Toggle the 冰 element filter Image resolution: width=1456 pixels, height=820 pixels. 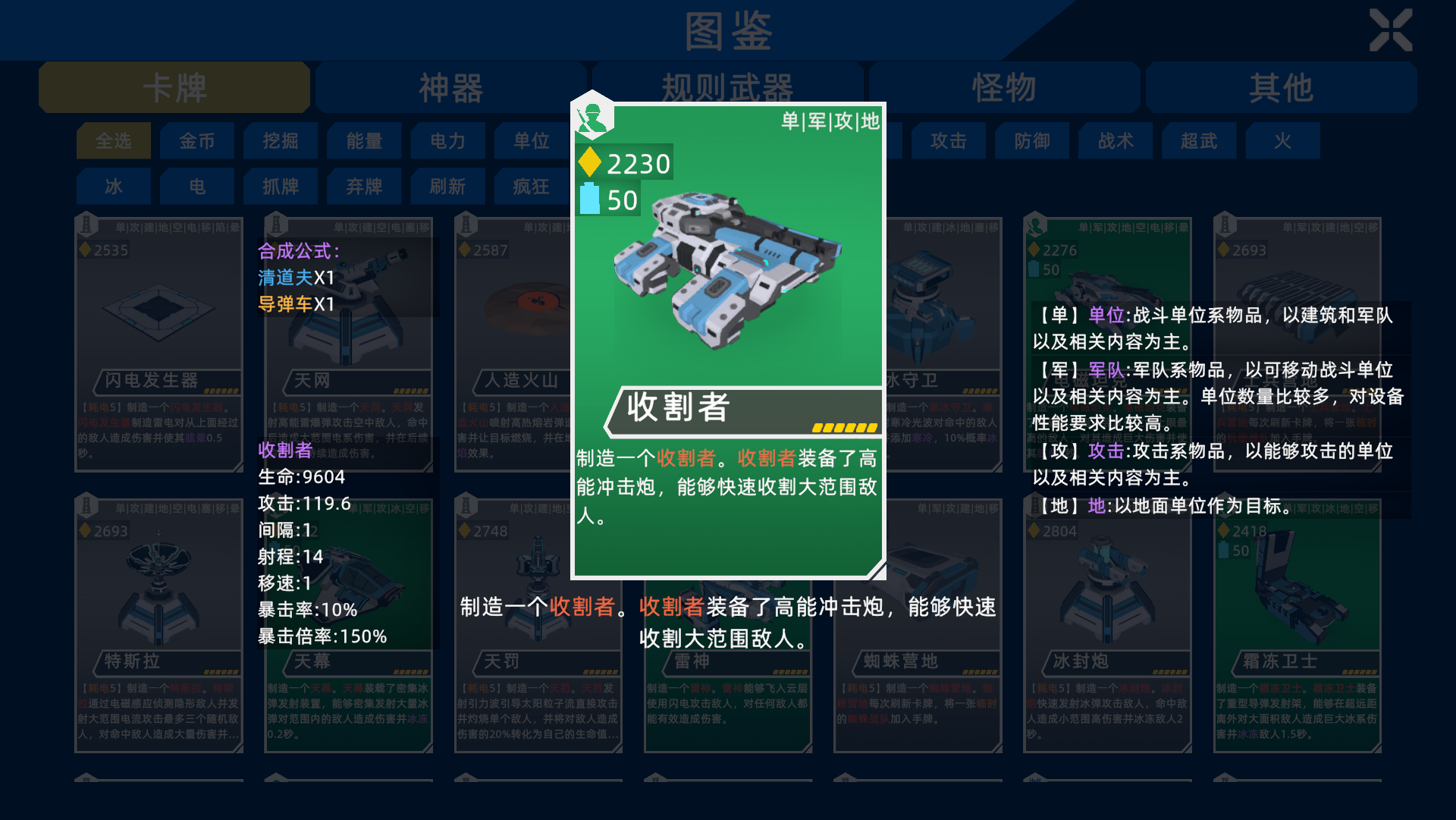click(113, 186)
